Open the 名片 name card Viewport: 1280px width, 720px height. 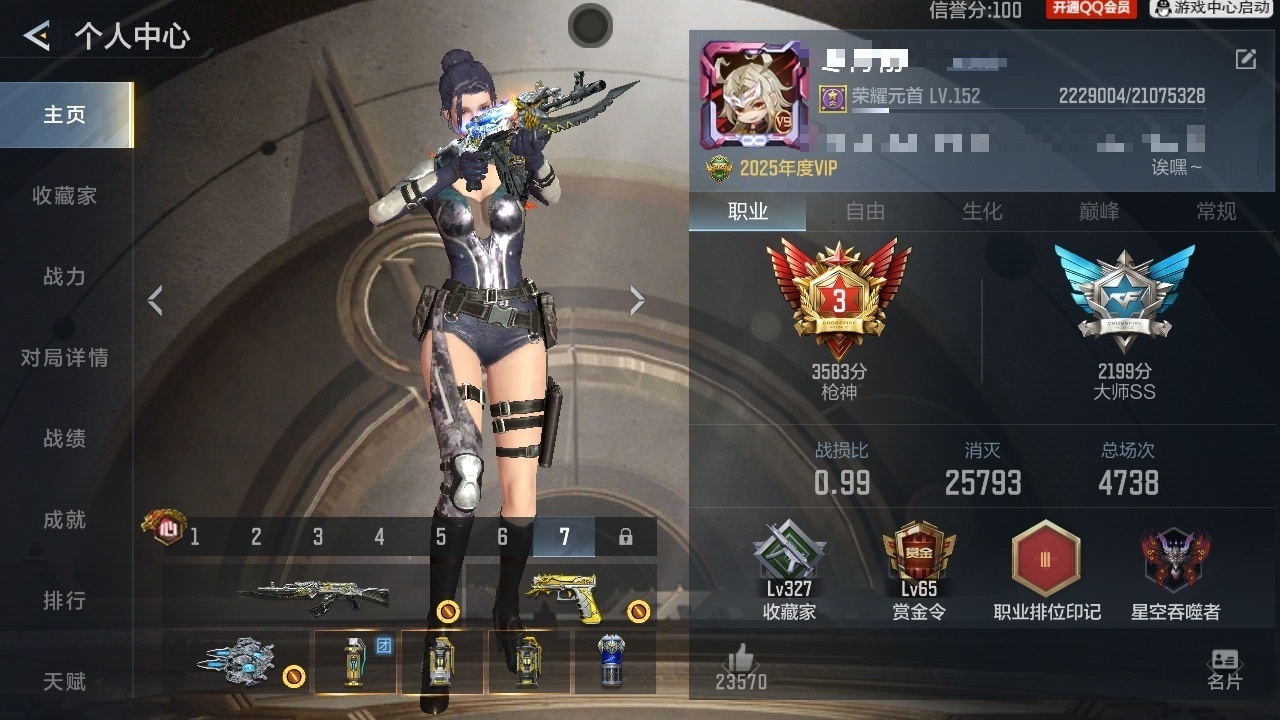[1224, 669]
